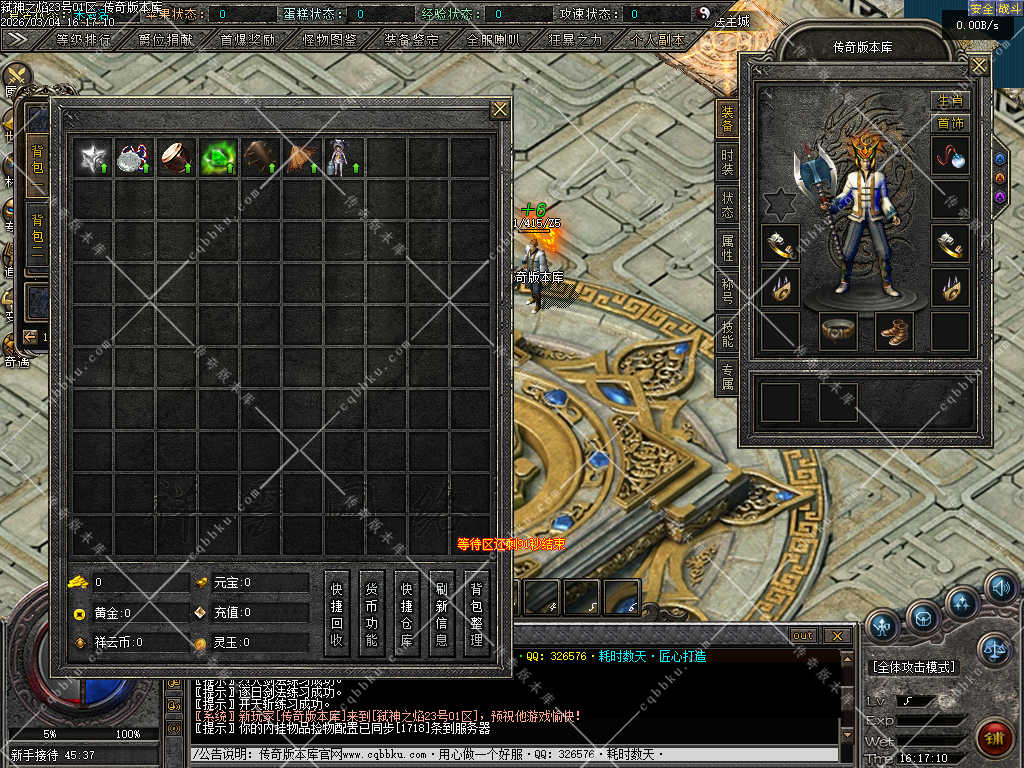The image size is (1024, 768).
Task: Close the character equipment panel
Action: (979, 67)
